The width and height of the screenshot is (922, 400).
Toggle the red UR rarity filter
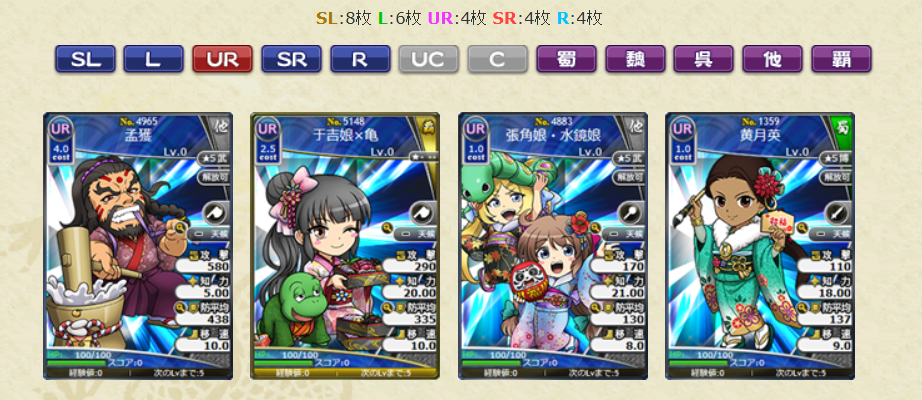click(222, 59)
